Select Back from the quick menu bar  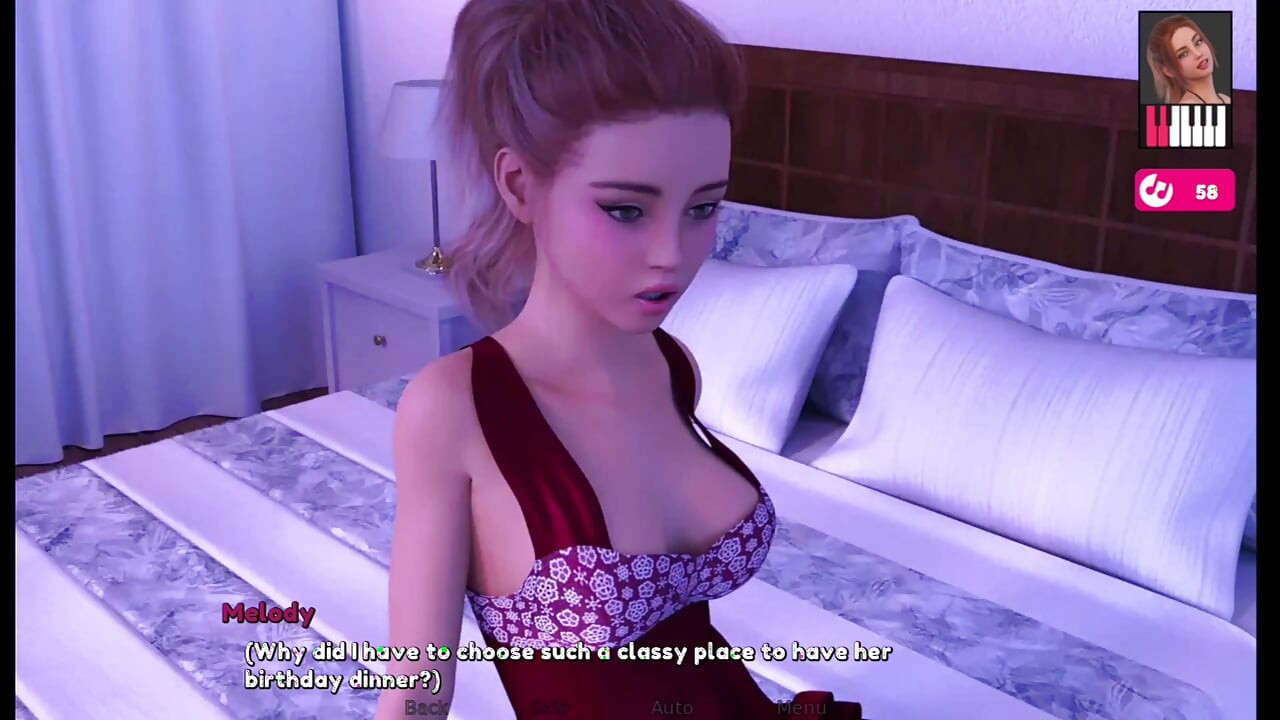click(x=426, y=708)
